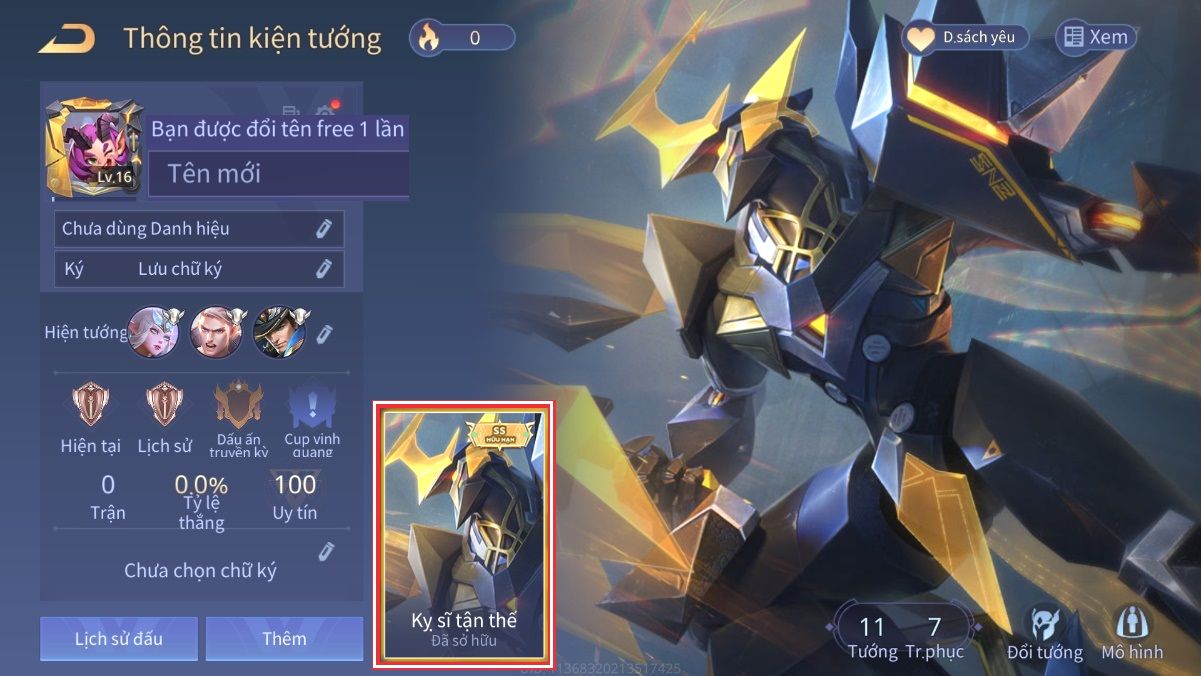
Task: Click the flame currency counter
Action: [x=462, y=38]
